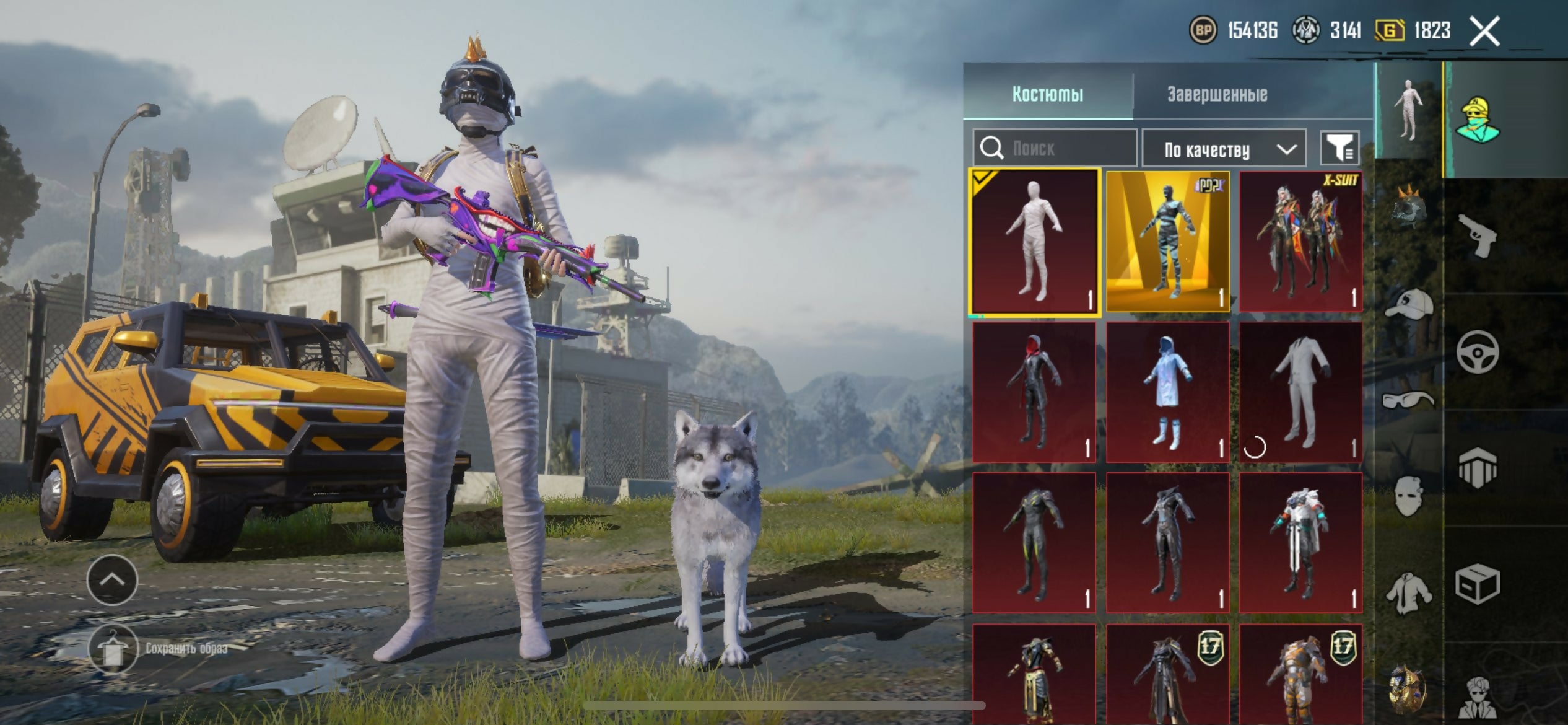This screenshot has height=725, width=1568.
Task: Collapse the panel with the up-arrow button
Action: [x=112, y=580]
